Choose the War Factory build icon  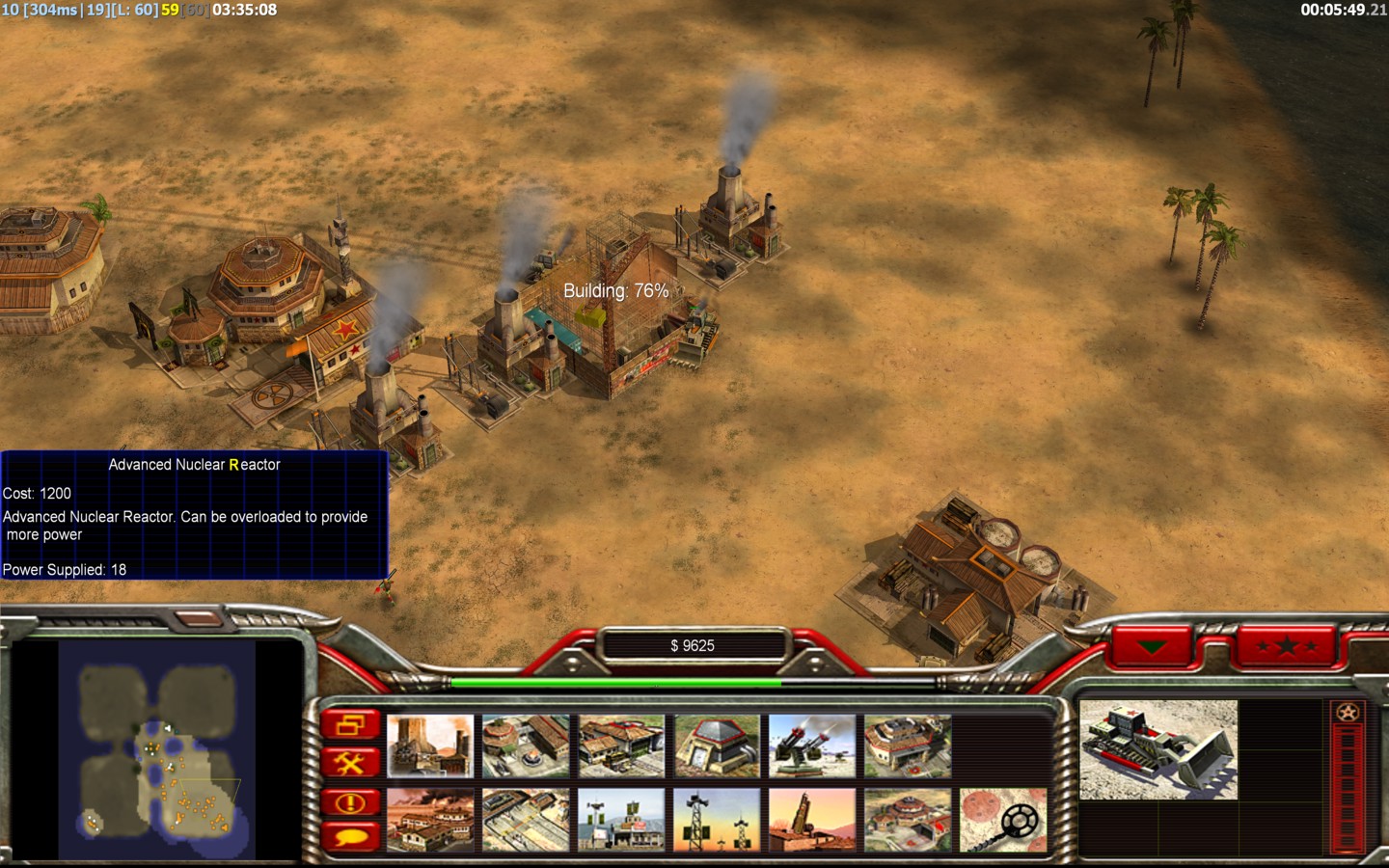pyautogui.click(x=430, y=820)
